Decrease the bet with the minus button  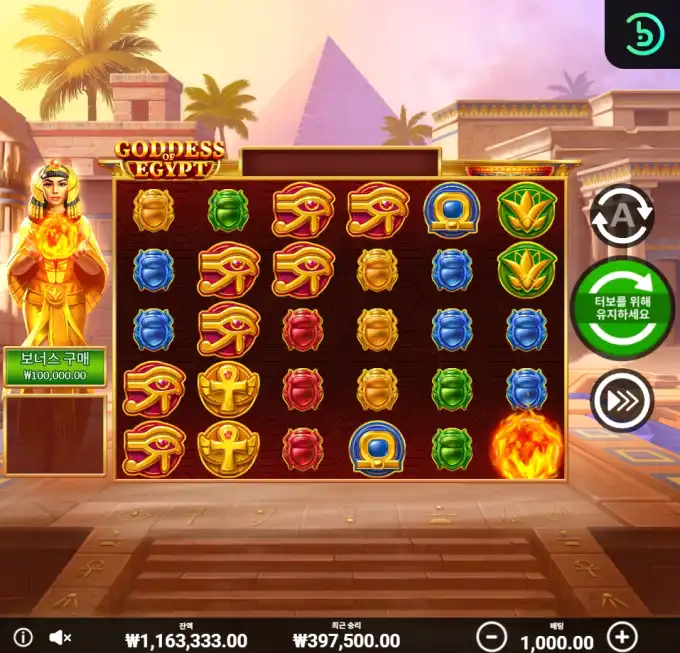point(490,636)
